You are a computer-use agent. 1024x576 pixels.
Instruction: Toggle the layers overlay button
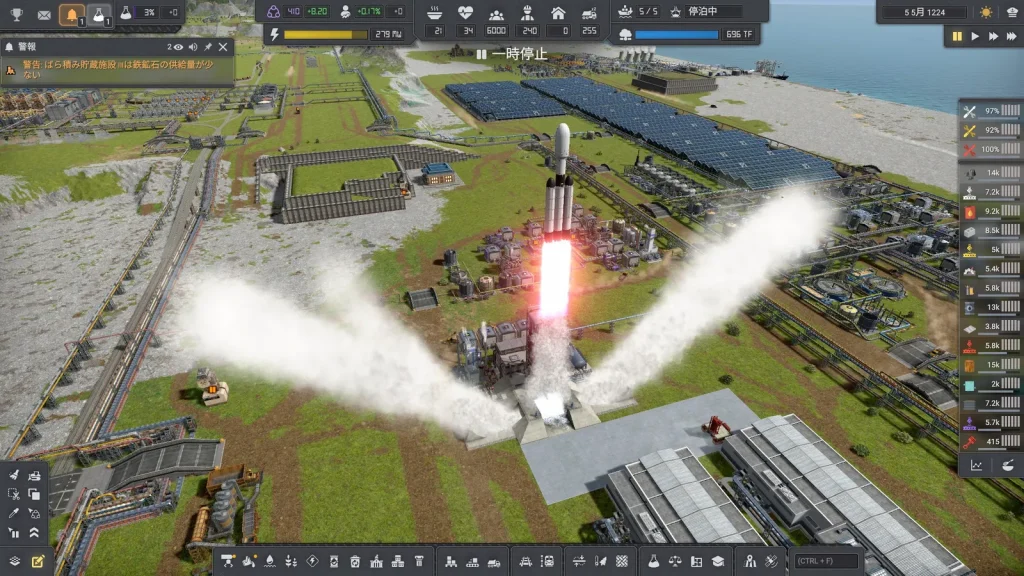[x=14, y=561]
